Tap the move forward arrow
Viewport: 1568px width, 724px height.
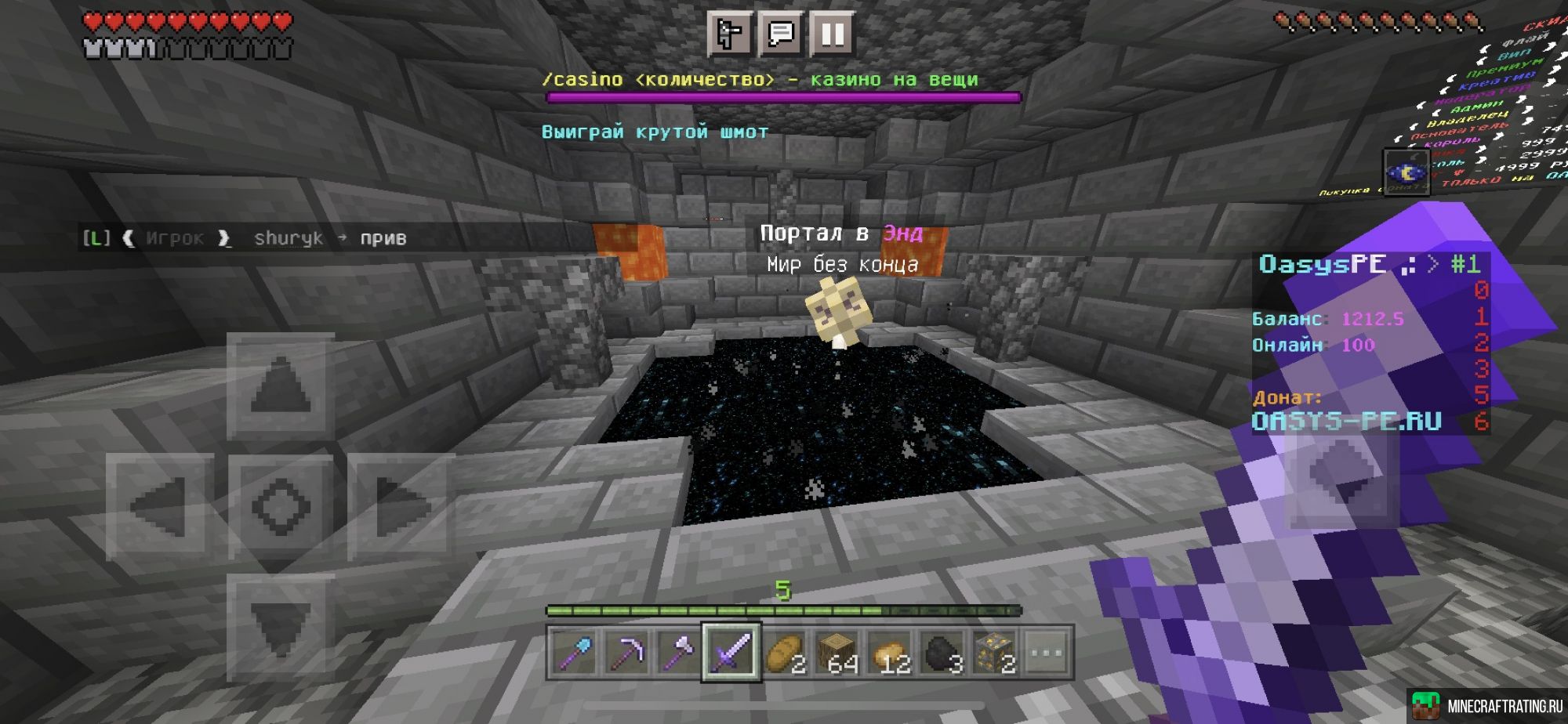click(x=281, y=386)
